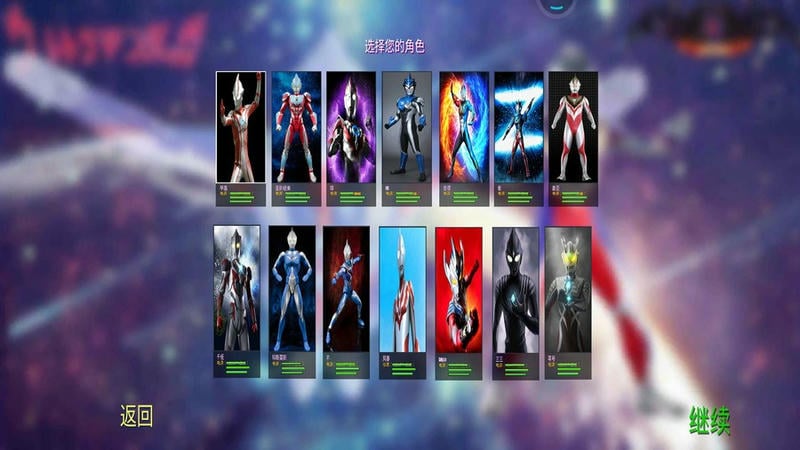Choose the hero card with sky-blue background

coord(402,290)
